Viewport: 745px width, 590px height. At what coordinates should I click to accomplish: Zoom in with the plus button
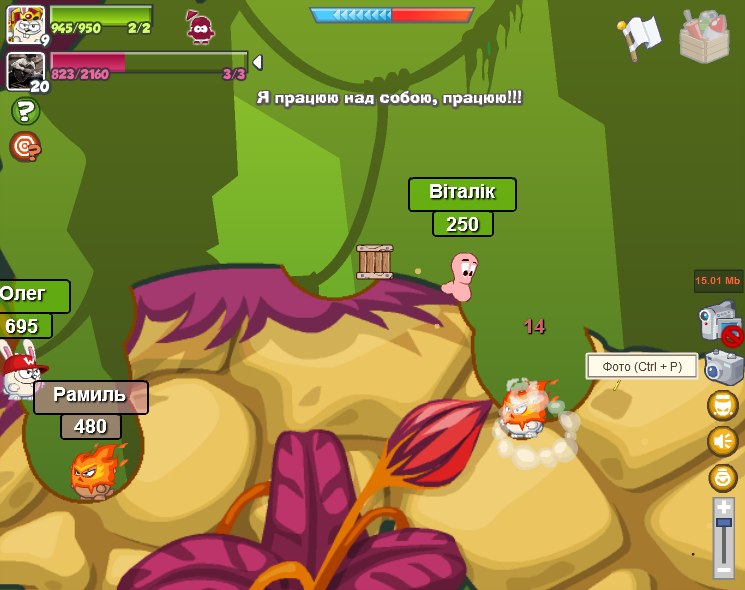(724, 509)
